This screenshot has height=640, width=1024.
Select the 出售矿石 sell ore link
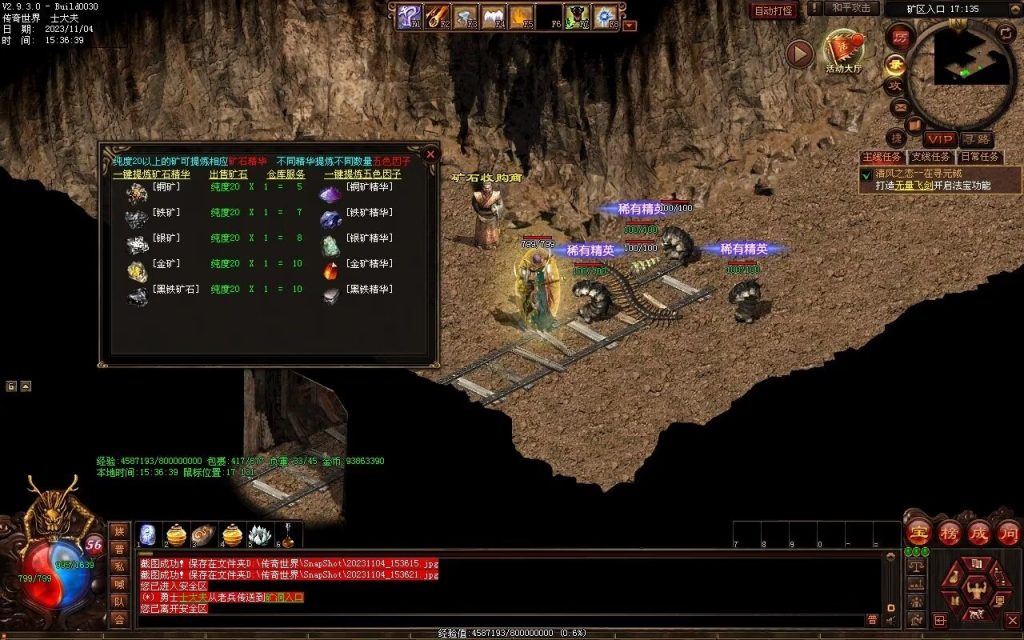[x=228, y=174]
